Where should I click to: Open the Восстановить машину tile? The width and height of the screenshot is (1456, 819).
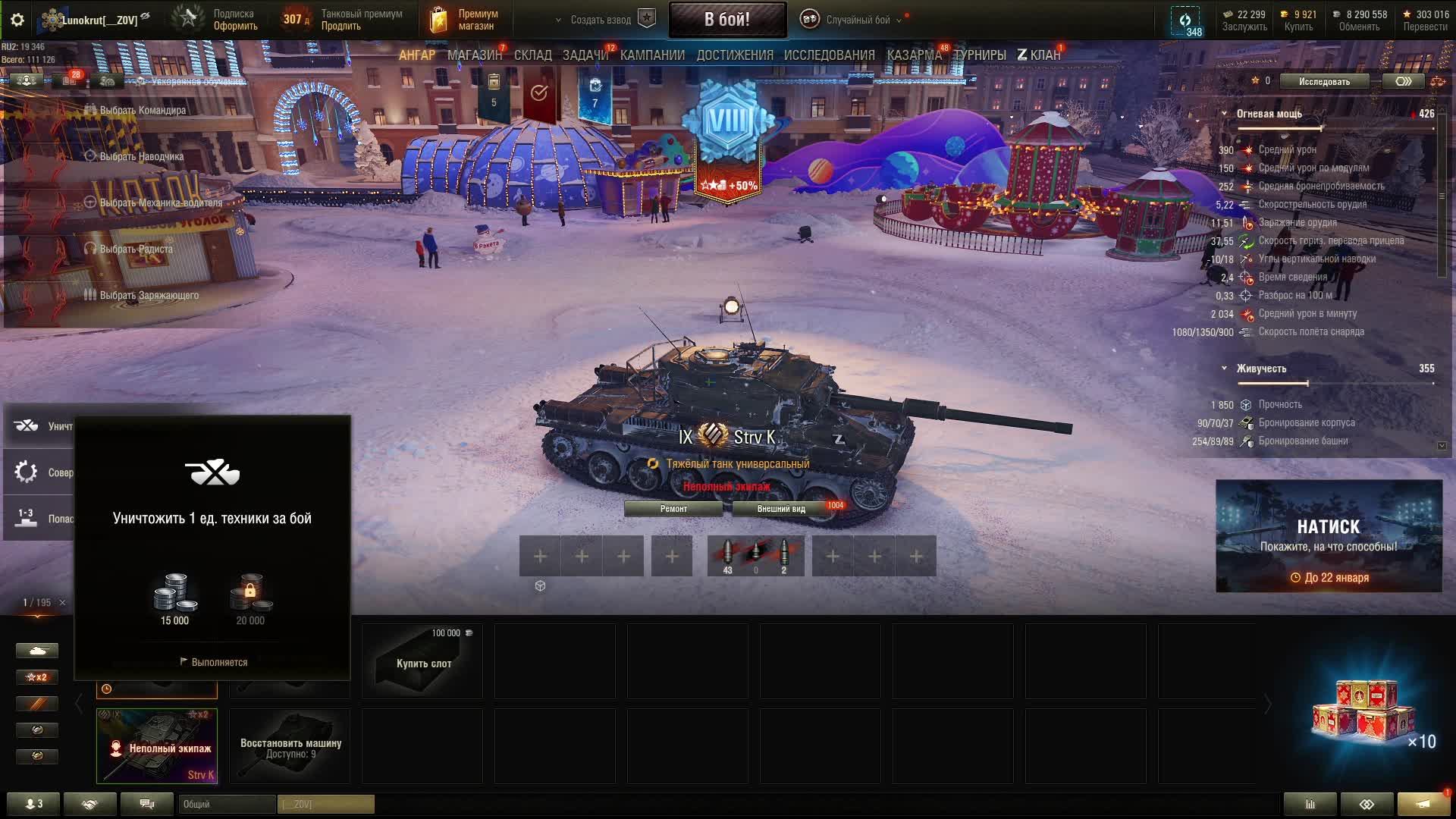pyautogui.click(x=290, y=746)
